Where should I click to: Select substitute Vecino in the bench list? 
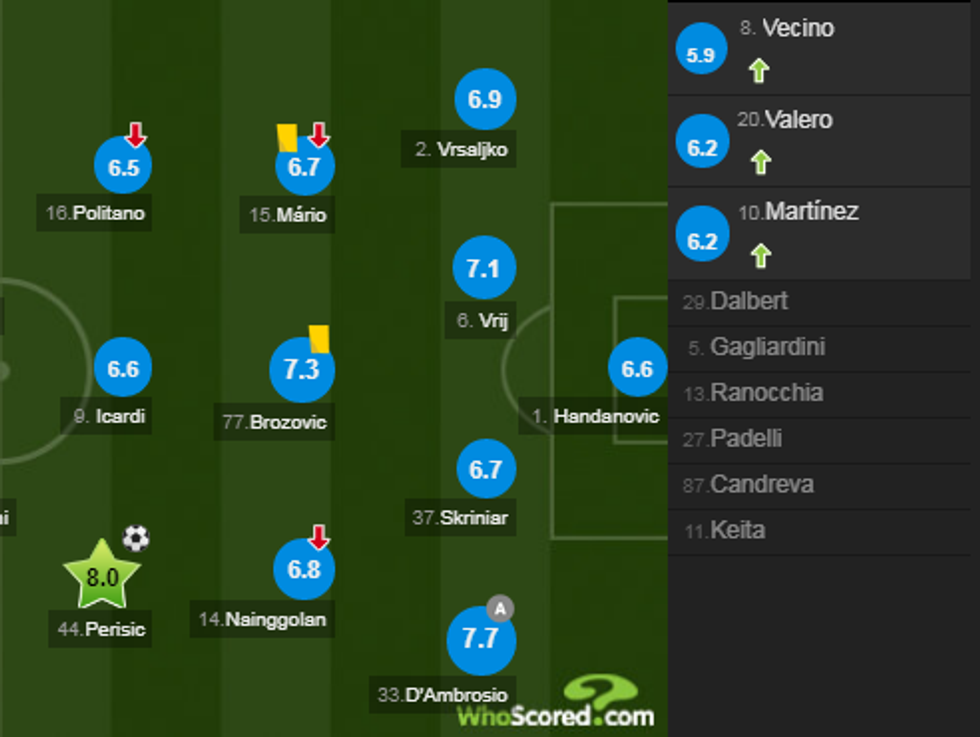(x=797, y=29)
